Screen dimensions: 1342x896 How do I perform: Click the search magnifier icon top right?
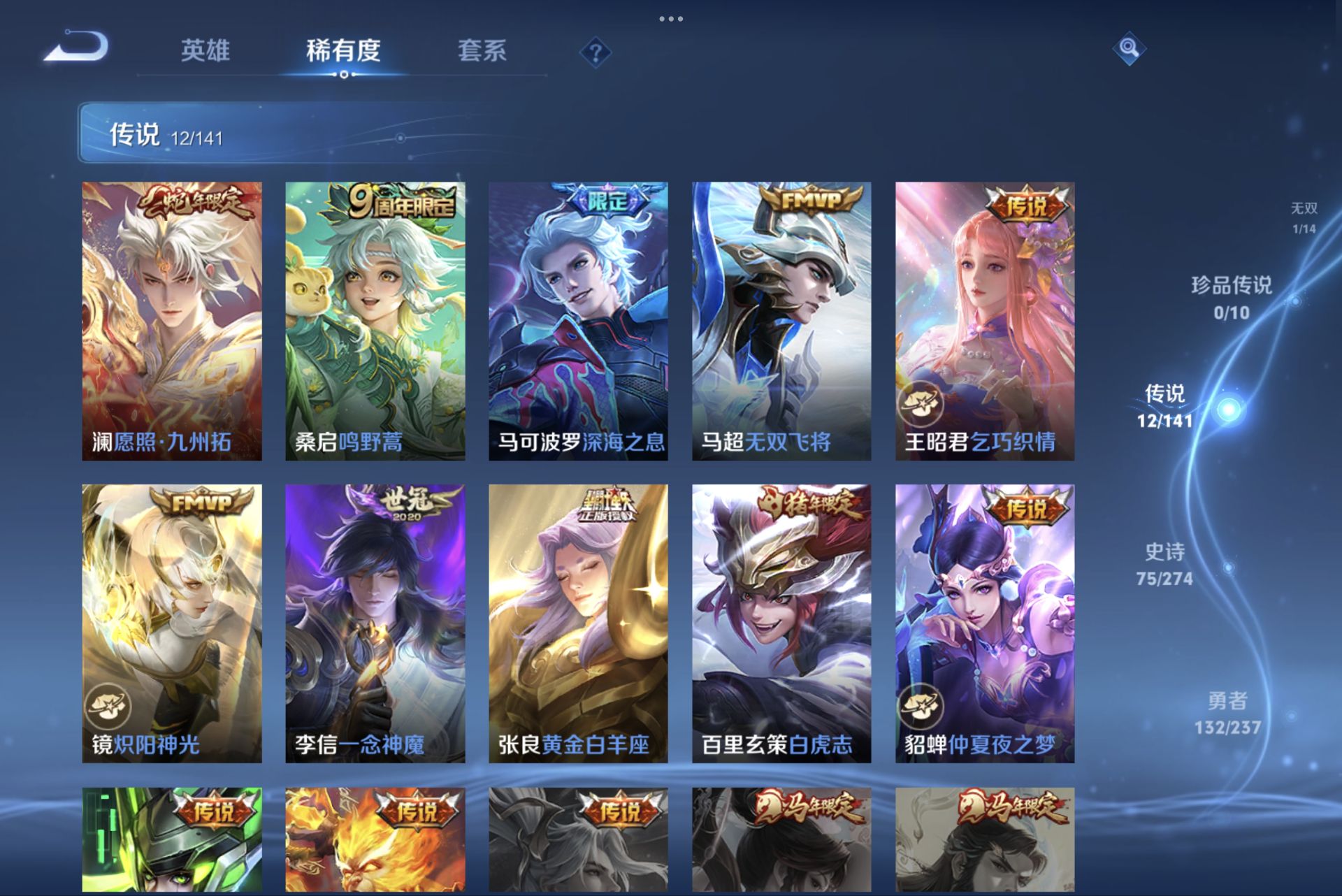point(1130,50)
